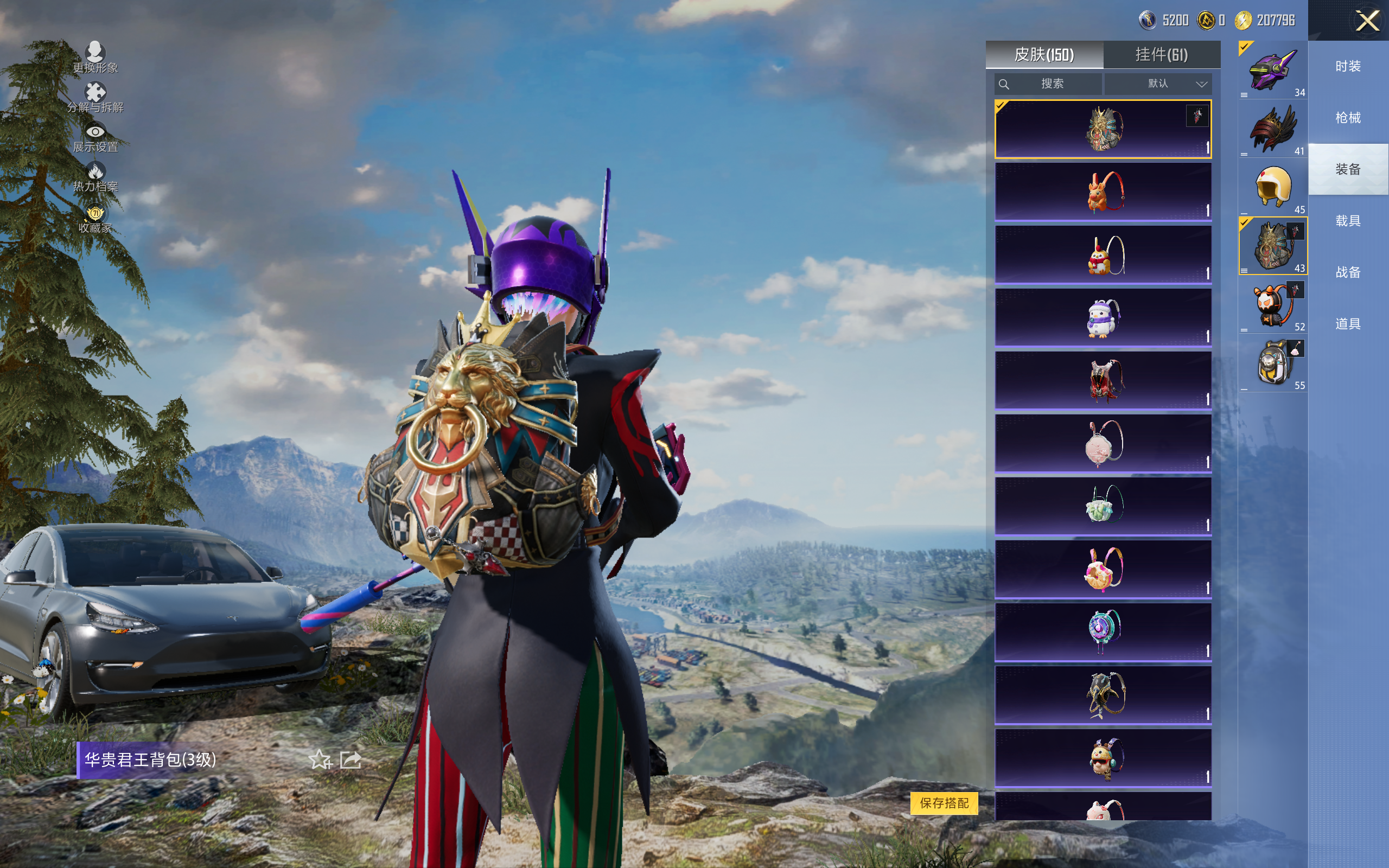Click 更换形象 to change character
The width and height of the screenshot is (1389, 868).
pyautogui.click(x=95, y=58)
